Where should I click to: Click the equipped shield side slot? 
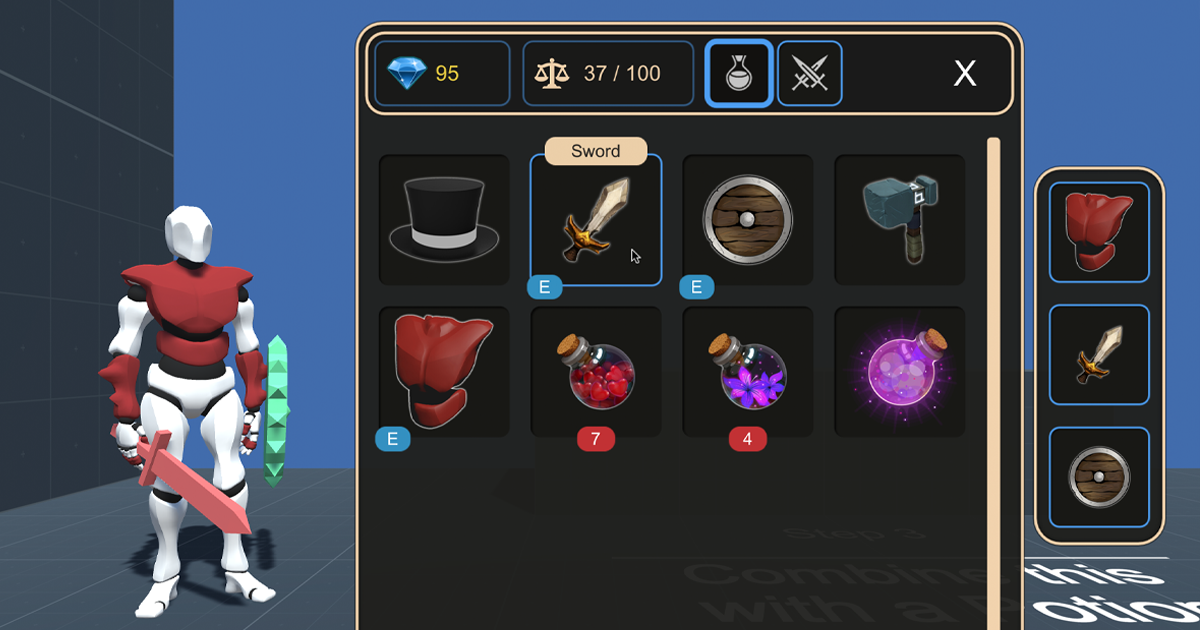click(1099, 477)
